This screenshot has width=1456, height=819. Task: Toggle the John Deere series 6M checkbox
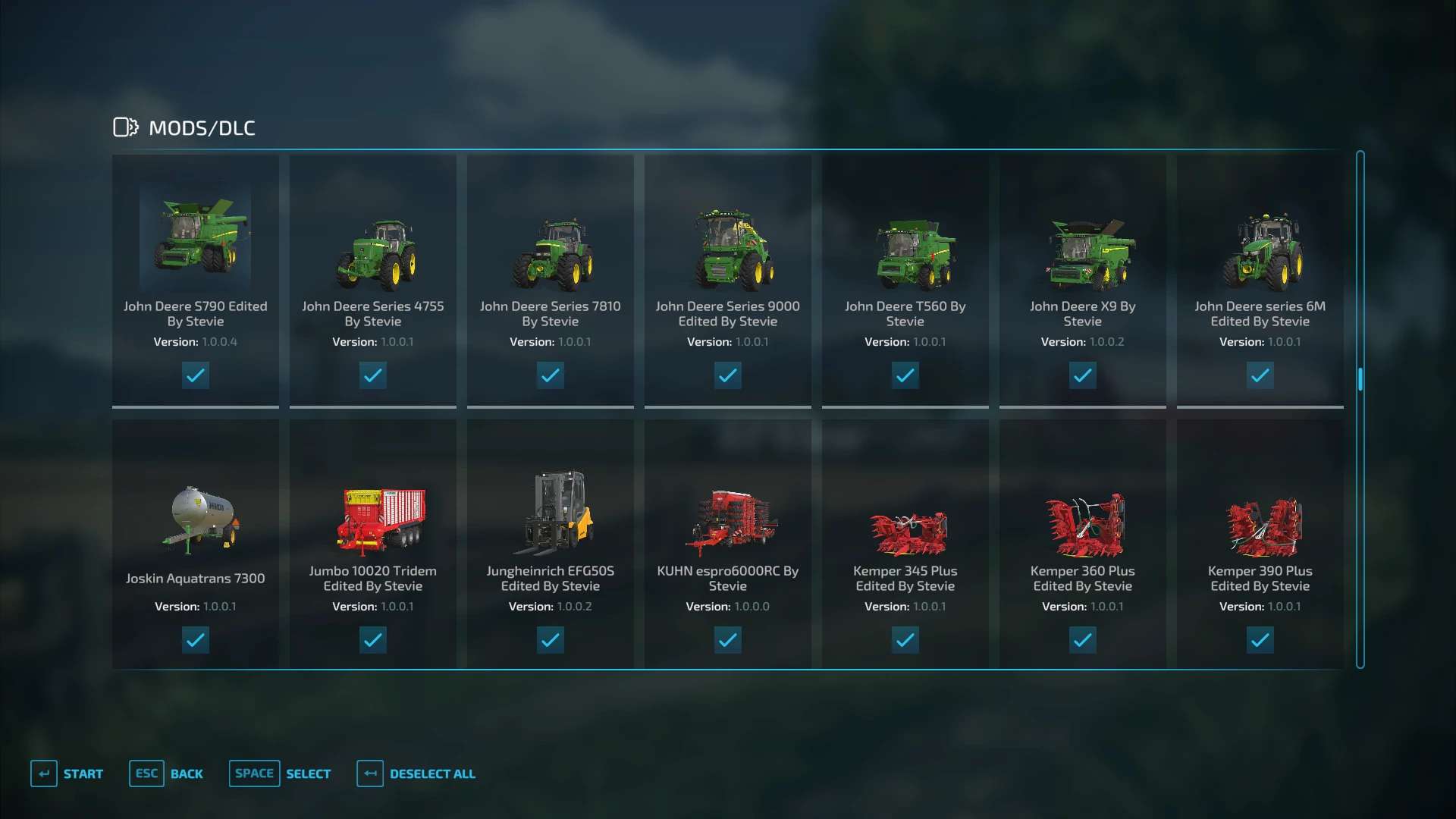click(x=1260, y=375)
